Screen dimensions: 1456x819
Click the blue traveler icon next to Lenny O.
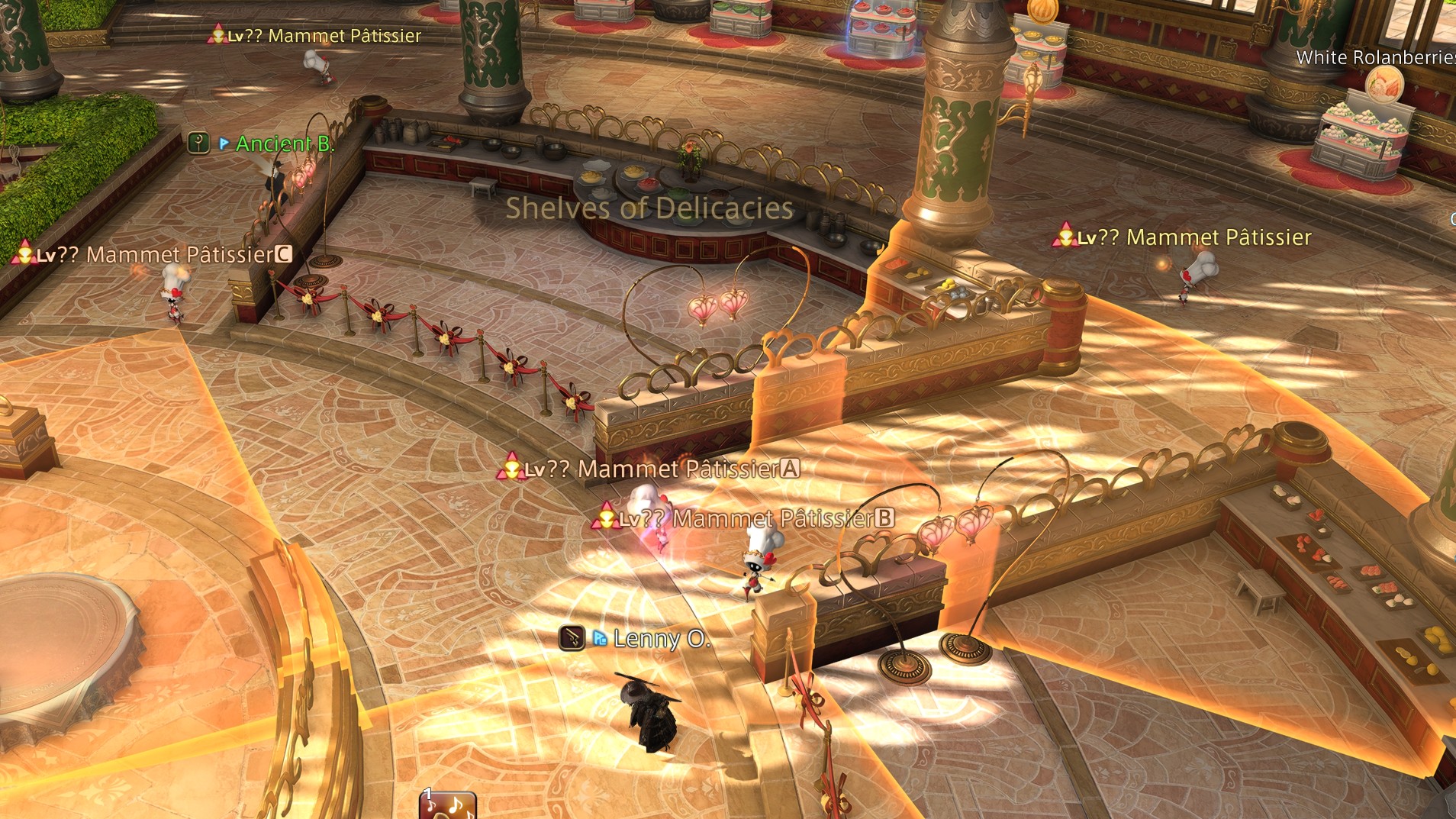[x=601, y=637]
